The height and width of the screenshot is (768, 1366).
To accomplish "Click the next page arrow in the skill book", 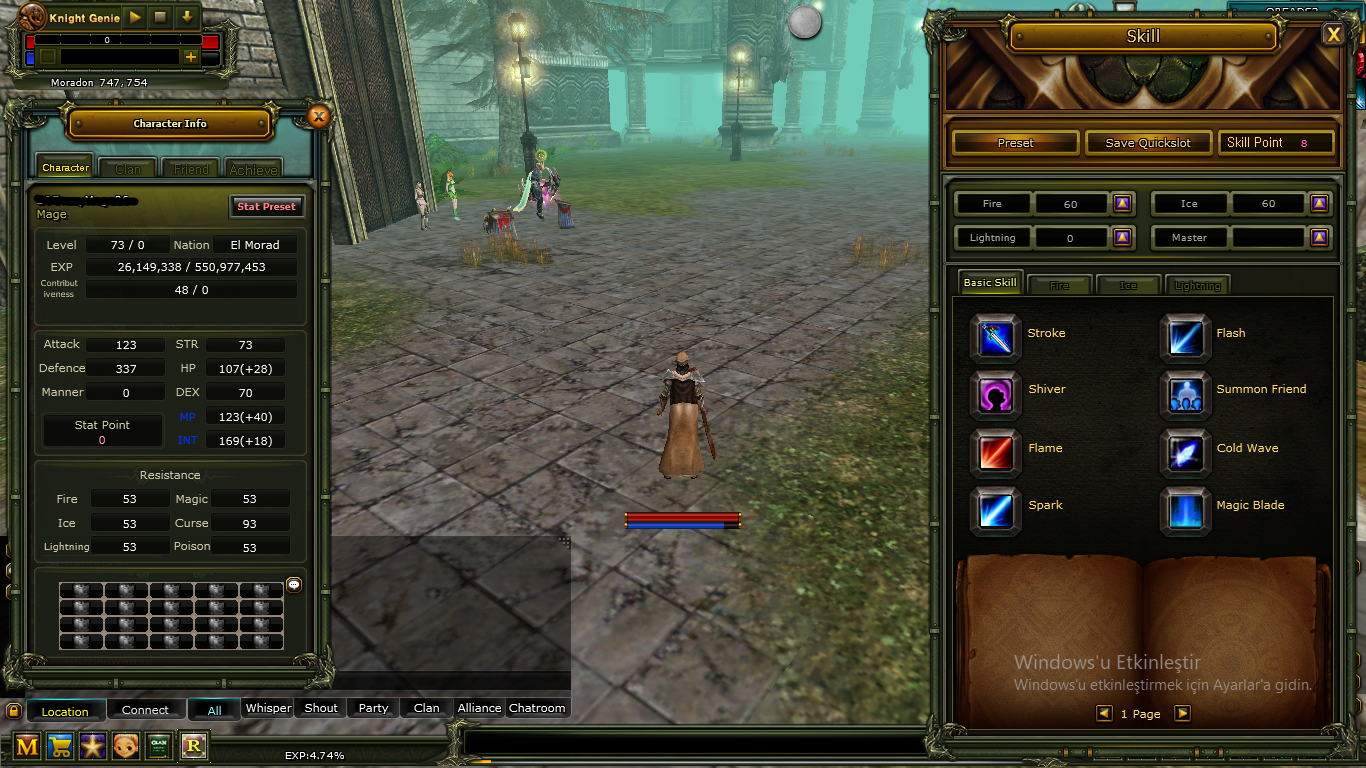I will point(1182,713).
